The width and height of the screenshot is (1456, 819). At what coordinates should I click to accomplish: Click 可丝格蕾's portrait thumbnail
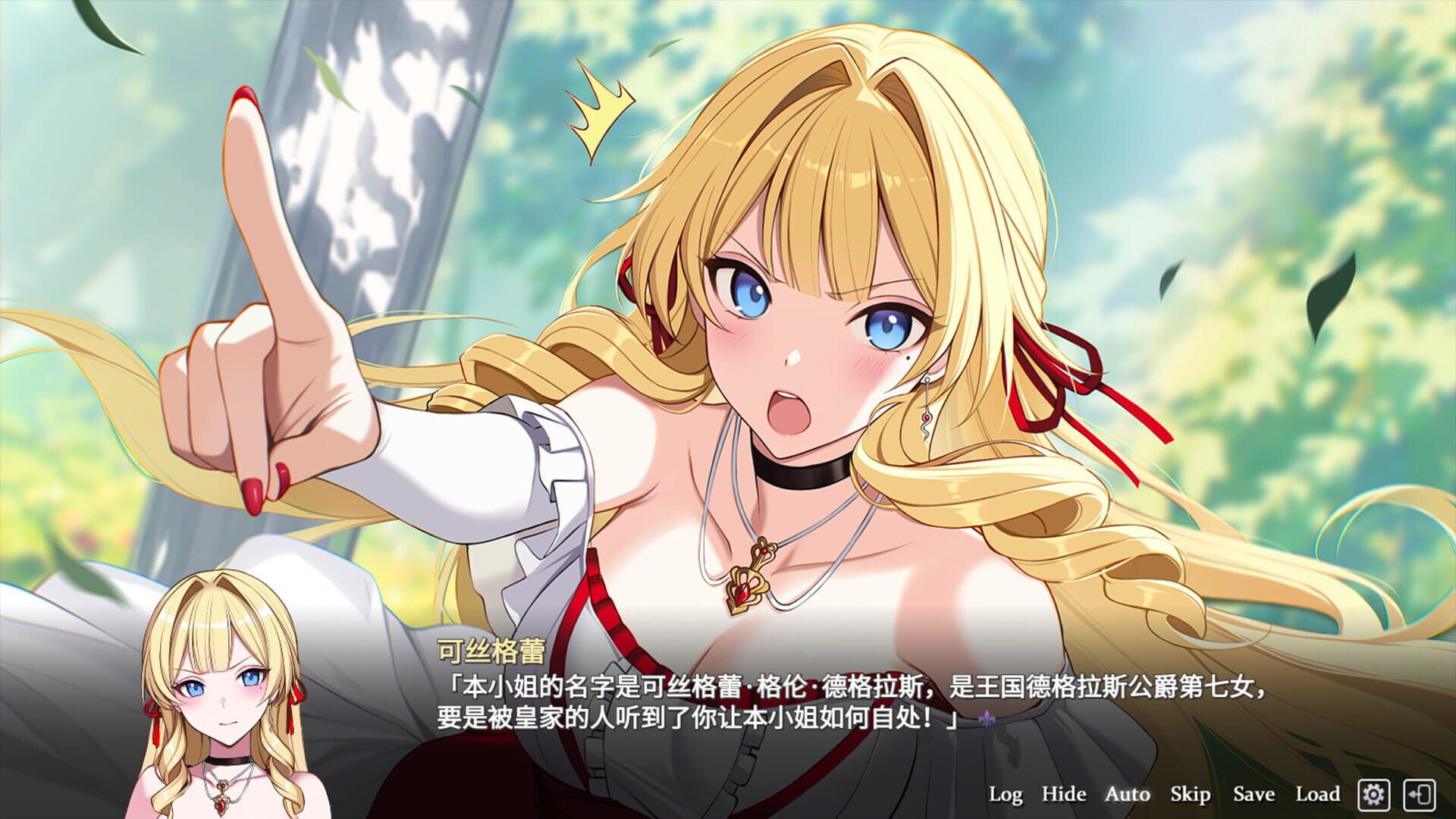[220, 705]
